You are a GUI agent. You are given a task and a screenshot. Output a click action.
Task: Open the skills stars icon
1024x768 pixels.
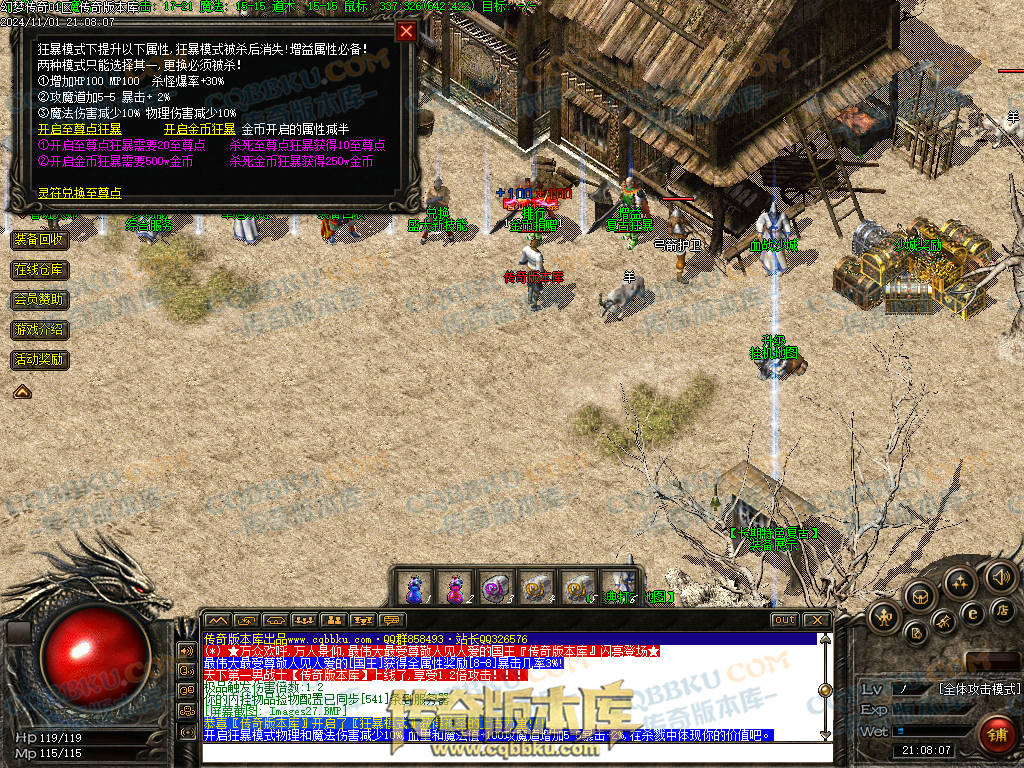pos(960,583)
